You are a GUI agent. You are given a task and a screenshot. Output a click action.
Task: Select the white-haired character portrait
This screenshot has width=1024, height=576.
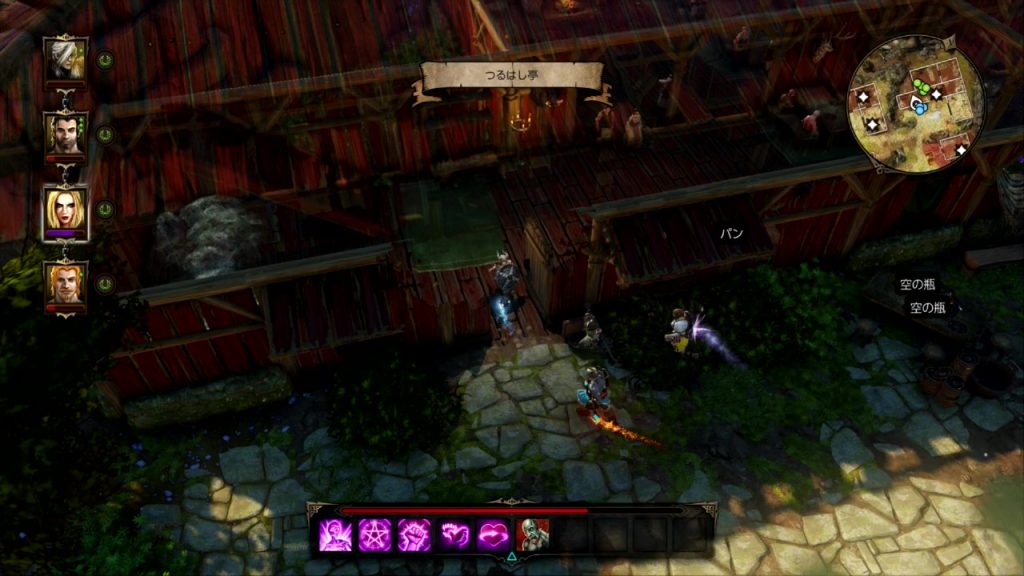coord(66,59)
